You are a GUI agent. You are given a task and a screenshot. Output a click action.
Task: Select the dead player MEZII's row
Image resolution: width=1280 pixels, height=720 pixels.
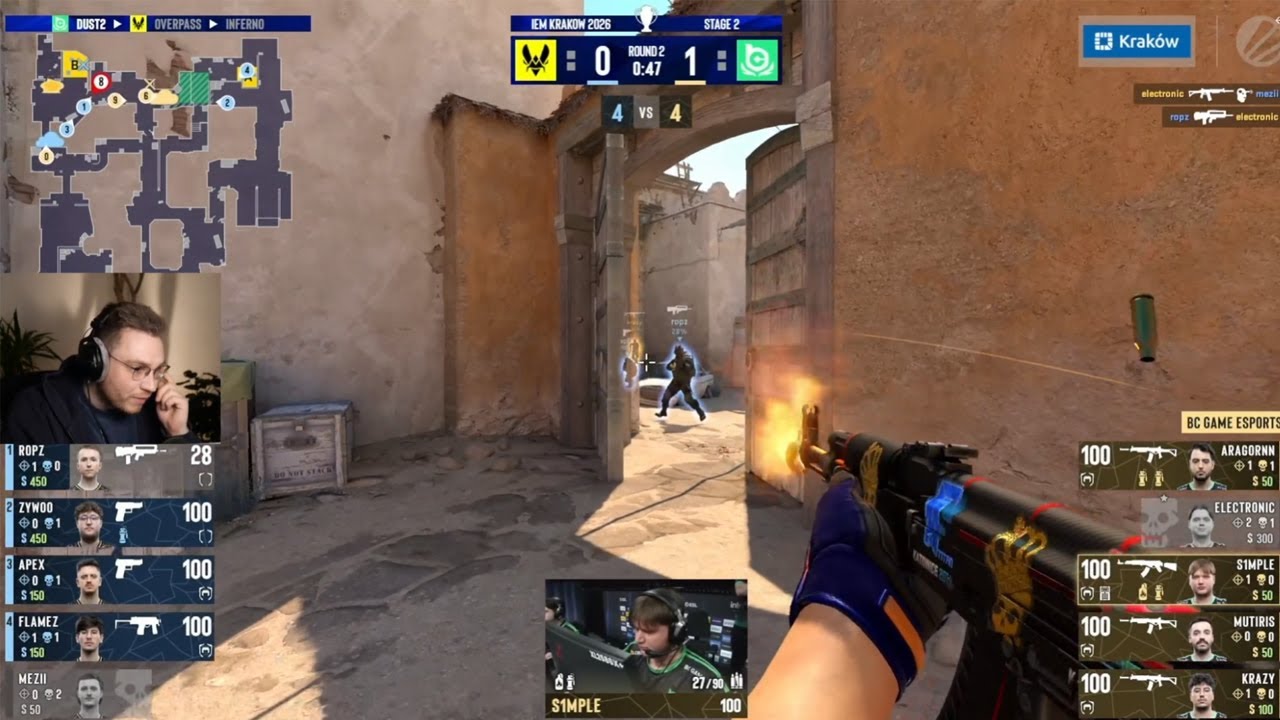pyautogui.click(x=80, y=692)
